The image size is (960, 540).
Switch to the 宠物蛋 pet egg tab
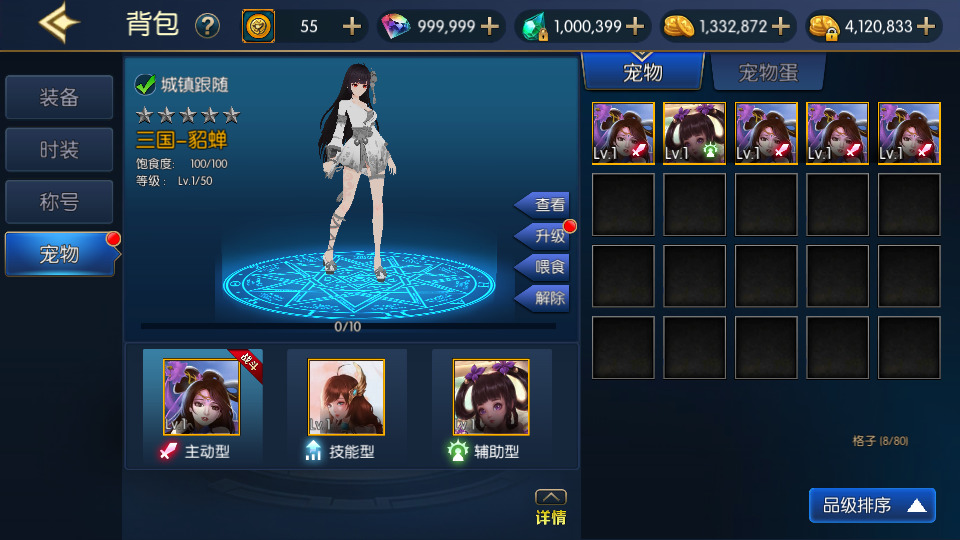[768, 73]
